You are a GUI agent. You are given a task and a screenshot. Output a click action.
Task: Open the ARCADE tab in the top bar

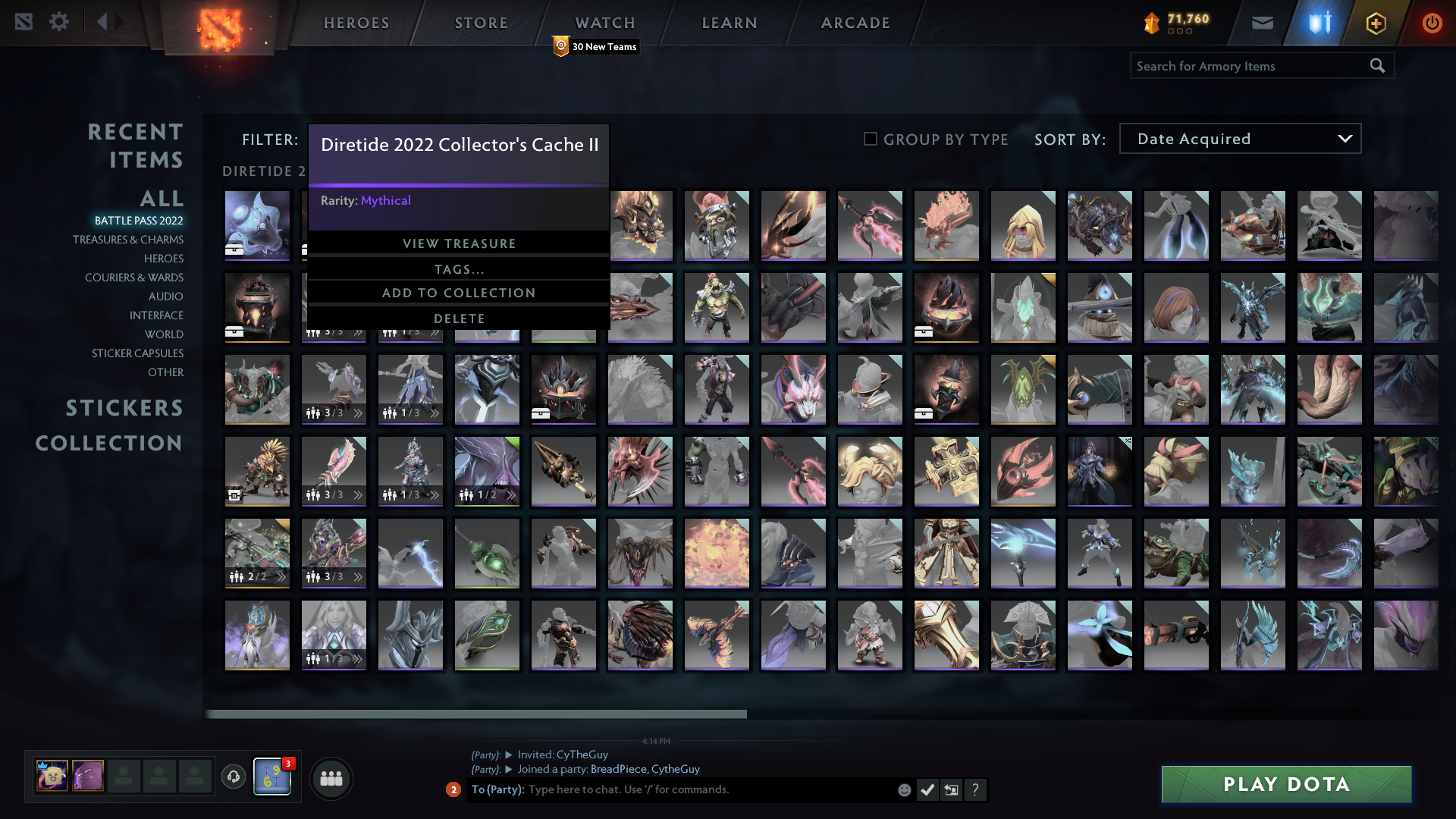pos(855,23)
